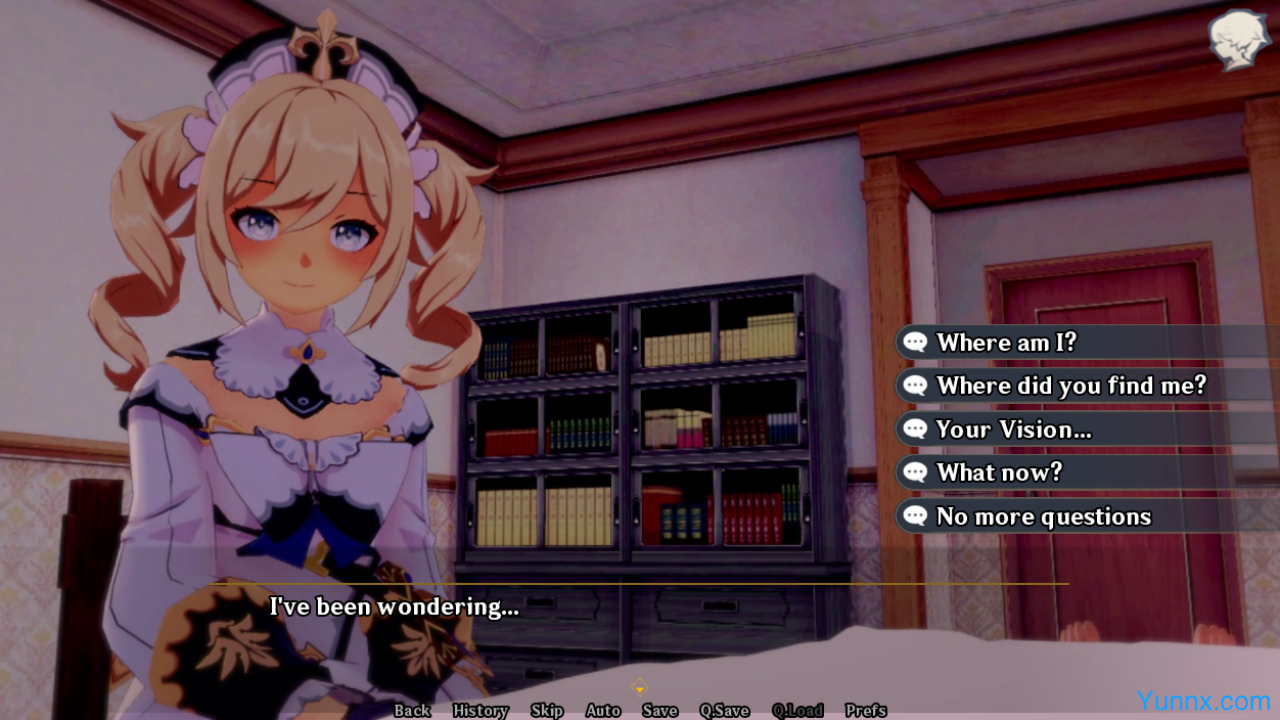Viewport: 1280px width, 720px height.
Task: Choose the "Where am I?" dialogue option
Action: (x=1006, y=343)
